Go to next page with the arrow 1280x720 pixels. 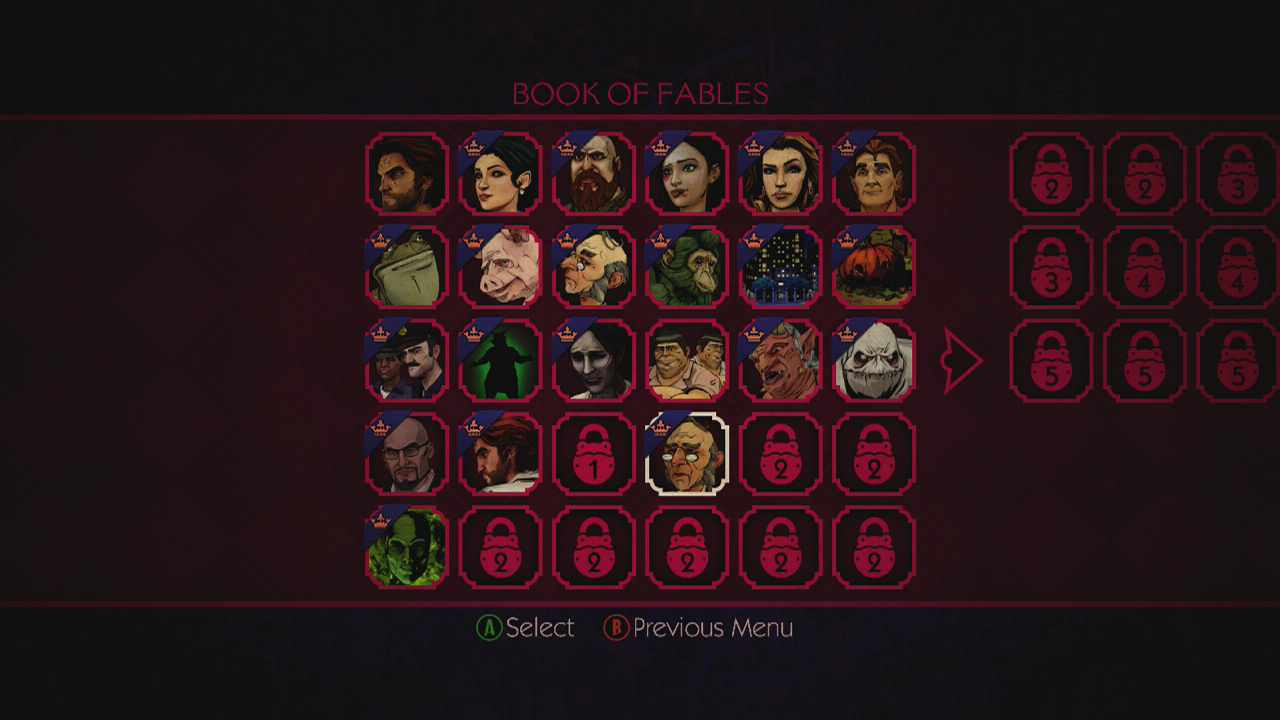click(x=962, y=360)
